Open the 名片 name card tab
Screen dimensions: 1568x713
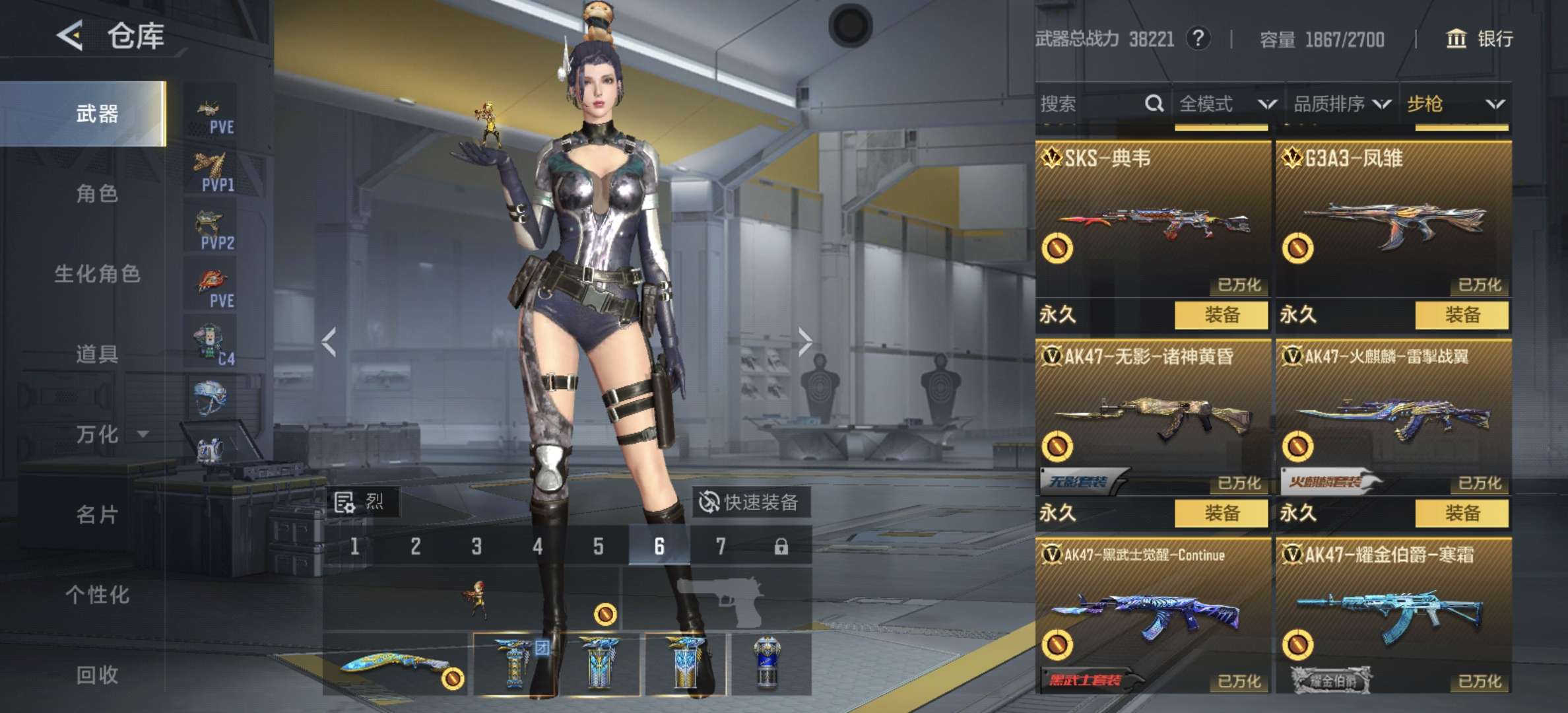(x=97, y=514)
